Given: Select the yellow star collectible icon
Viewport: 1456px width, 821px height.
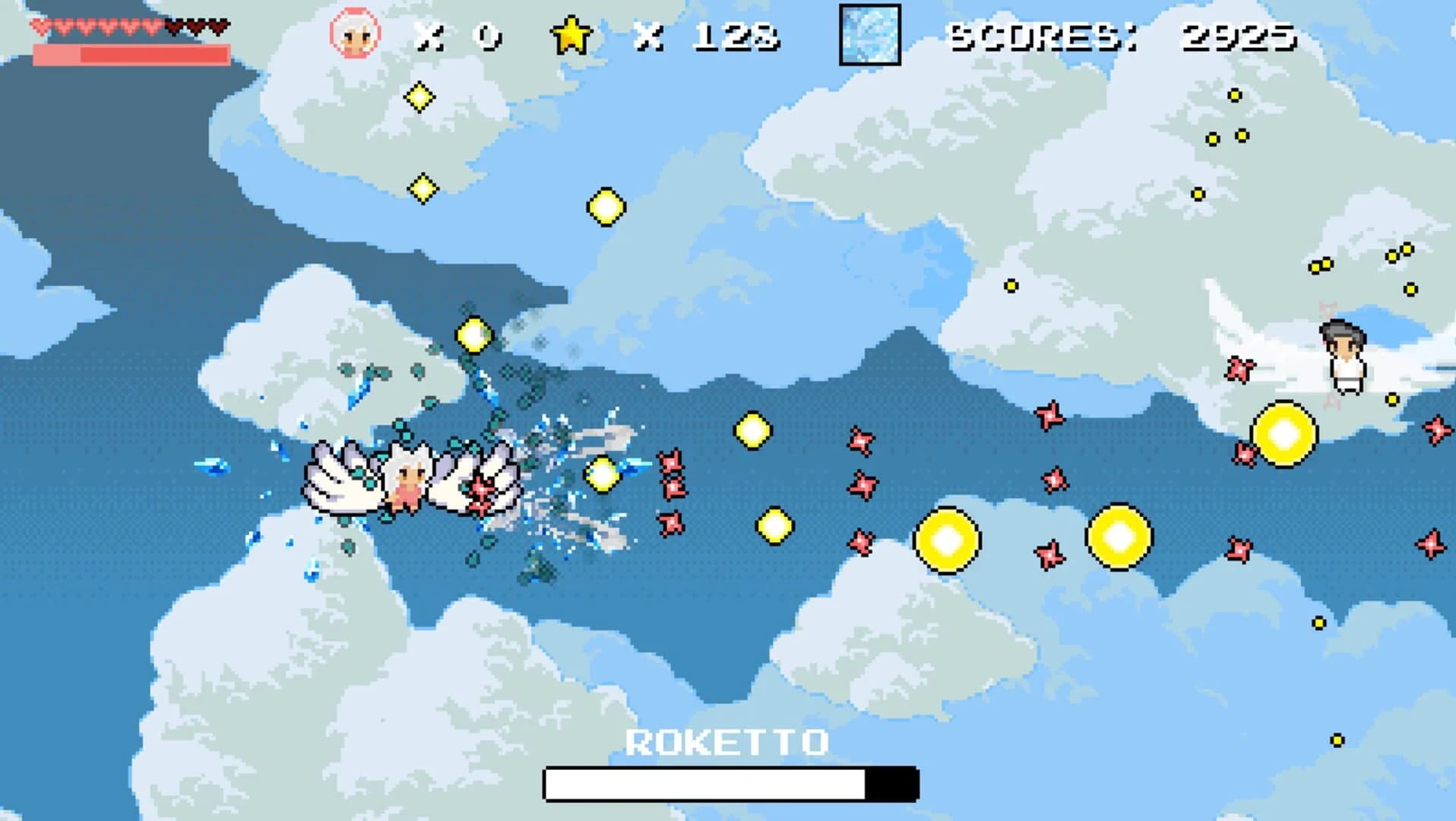Looking at the screenshot, I should coord(571,33).
